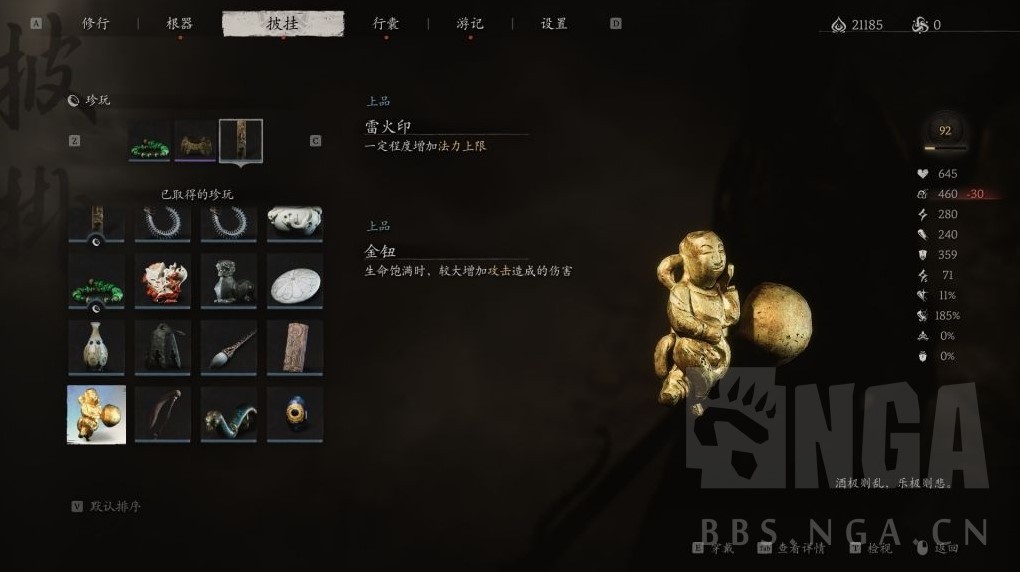This screenshot has width=1020, height=572.
Task: Select the highlighted golden child 金钮 curio
Action: [96, 414]
